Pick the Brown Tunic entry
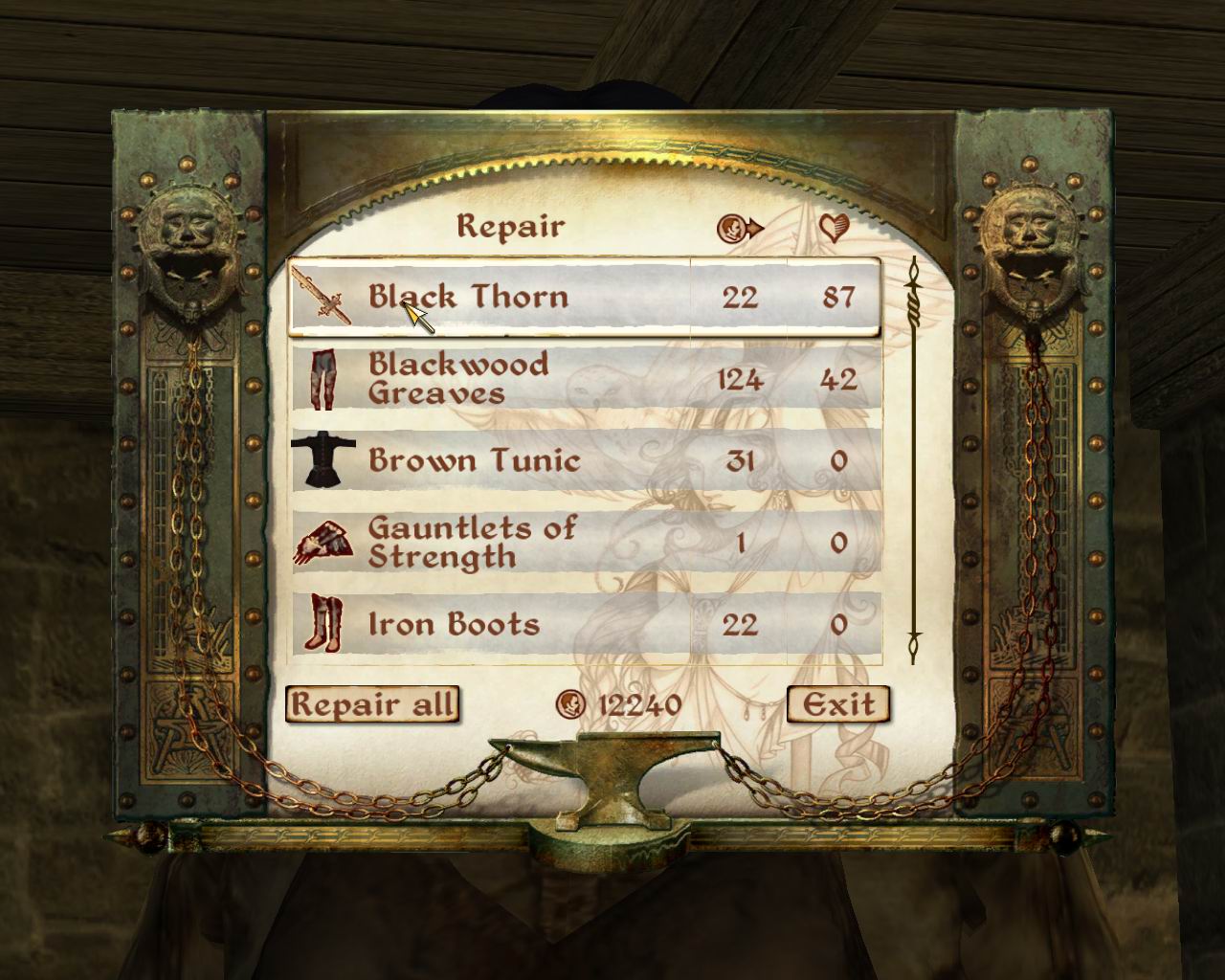The height and width of the screenshot is (980, 1225). [584, 460]
